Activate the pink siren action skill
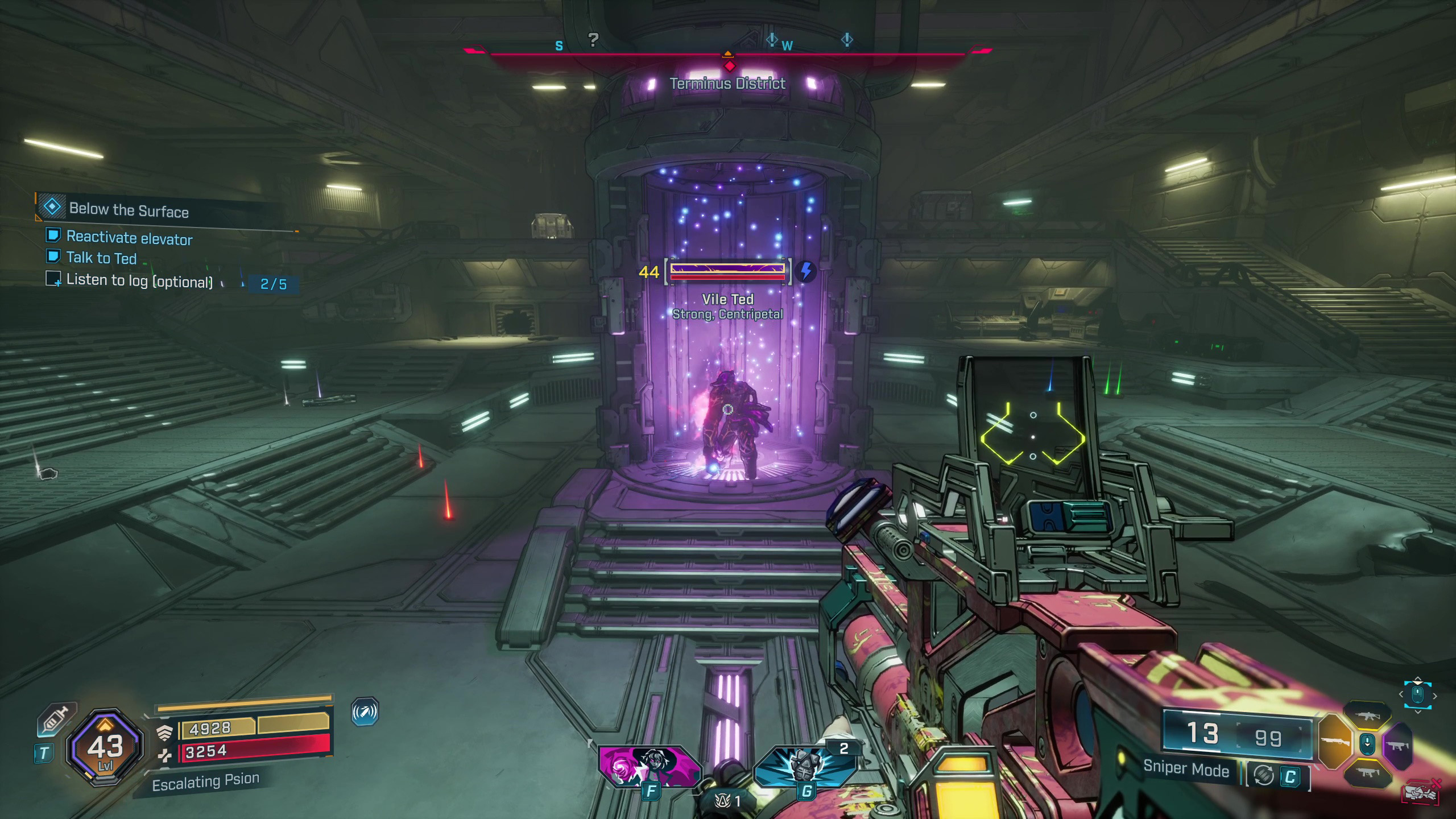The image size is (1456, 819). pos(650,766)
